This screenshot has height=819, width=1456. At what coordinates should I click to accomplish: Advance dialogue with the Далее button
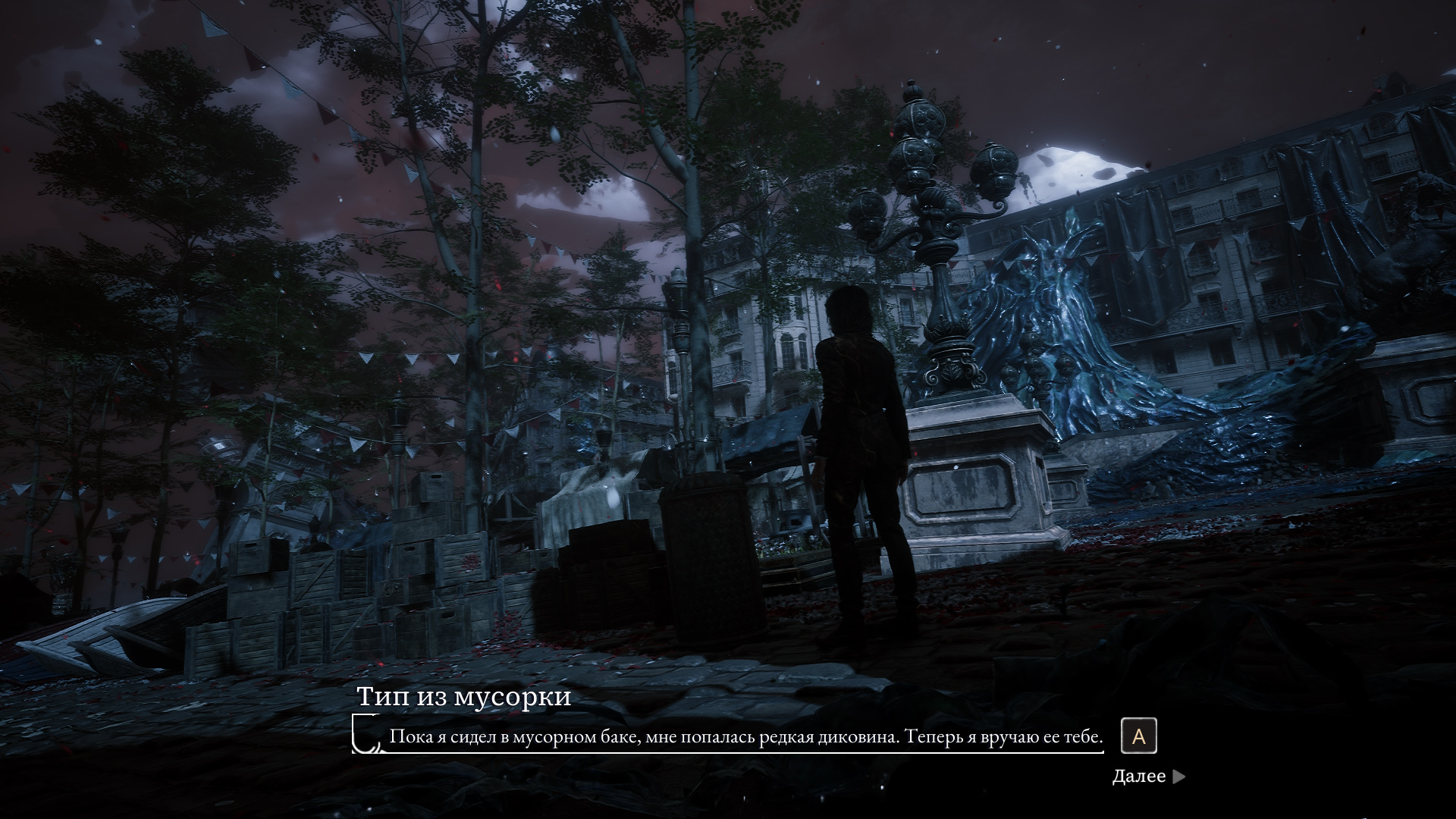pyautogui.click(x=1147, y=776)
